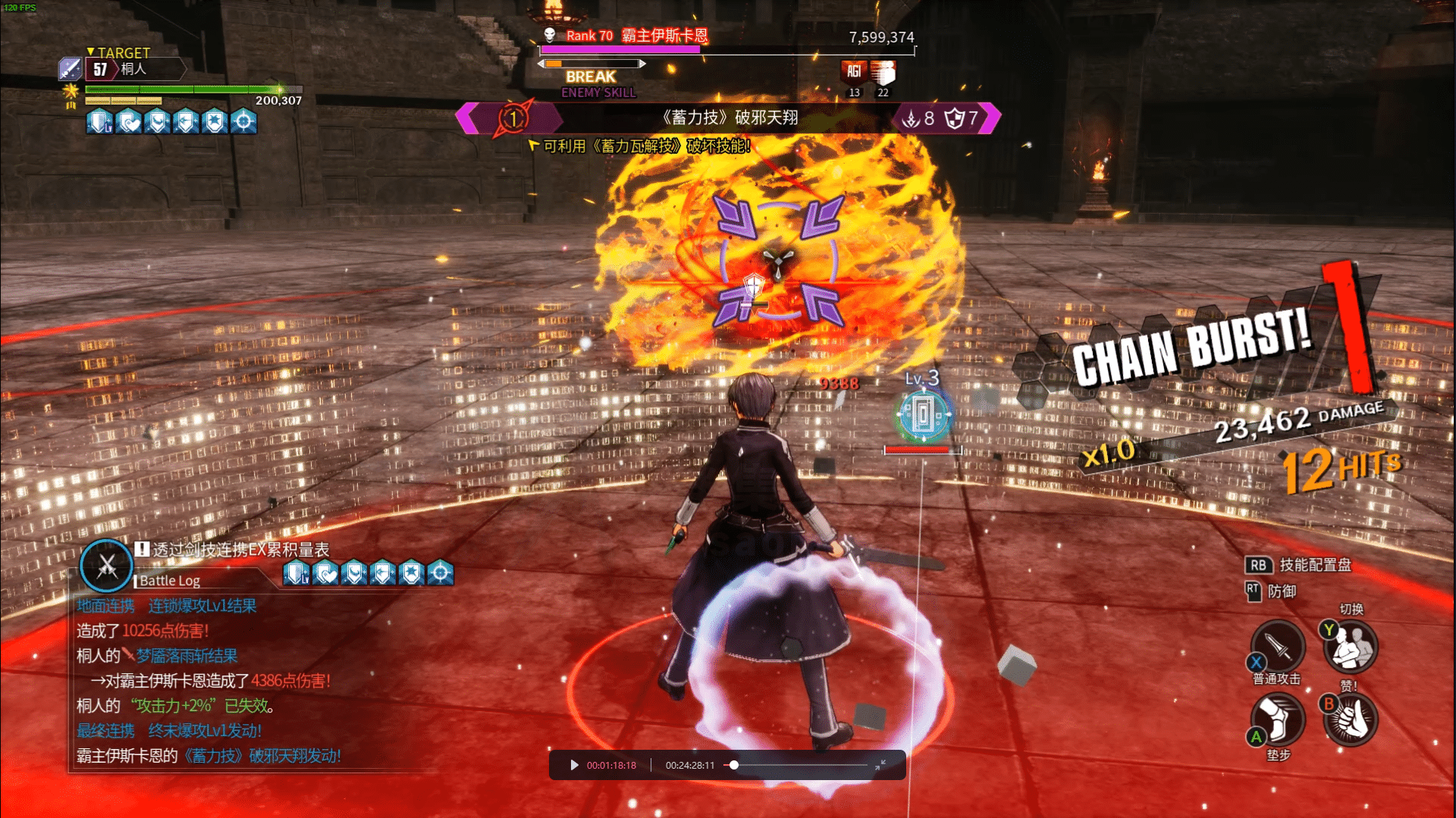This screenshot has width=1456, height=818.
Task: Select the crosshair buff icon under Kirito's health bar
Action: pyautogui.click(x=243, y=121)
